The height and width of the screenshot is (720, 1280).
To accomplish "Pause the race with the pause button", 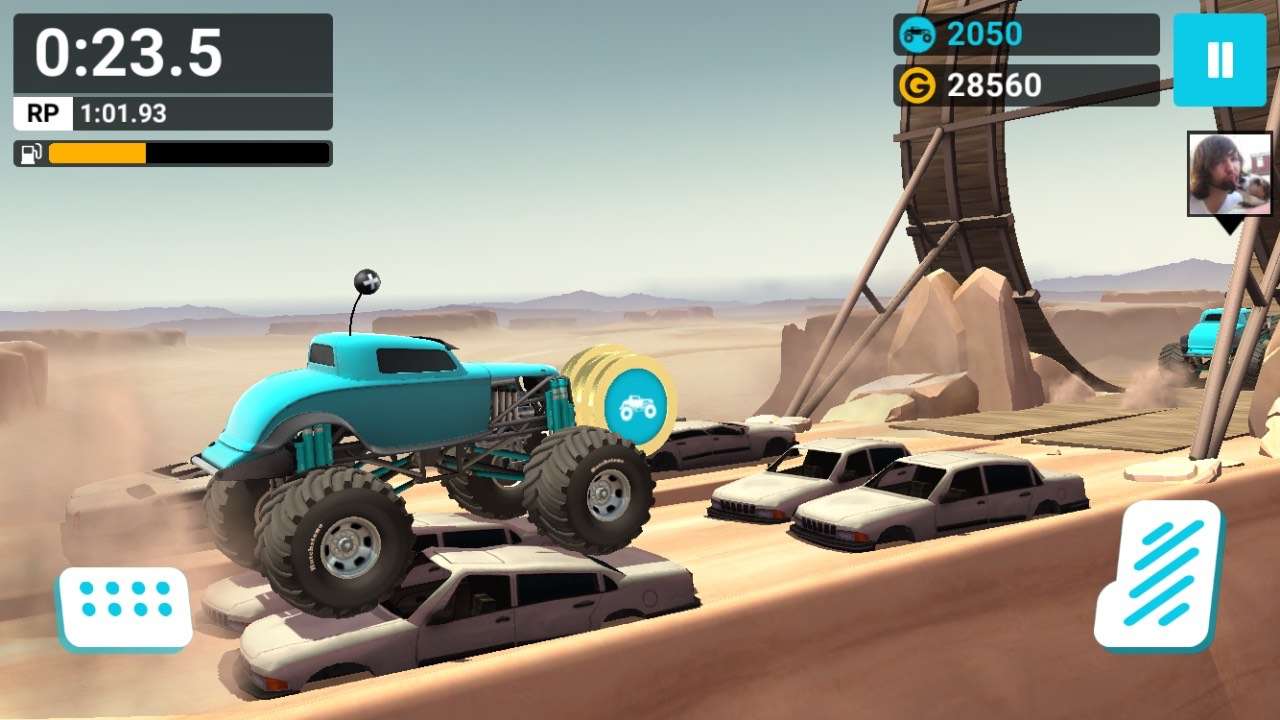I will [1219, 60].
